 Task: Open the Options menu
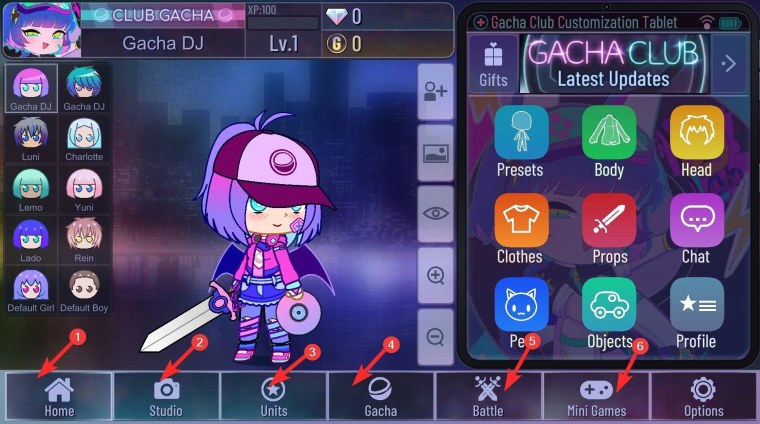pyautogui.click(x=703, y=396)
